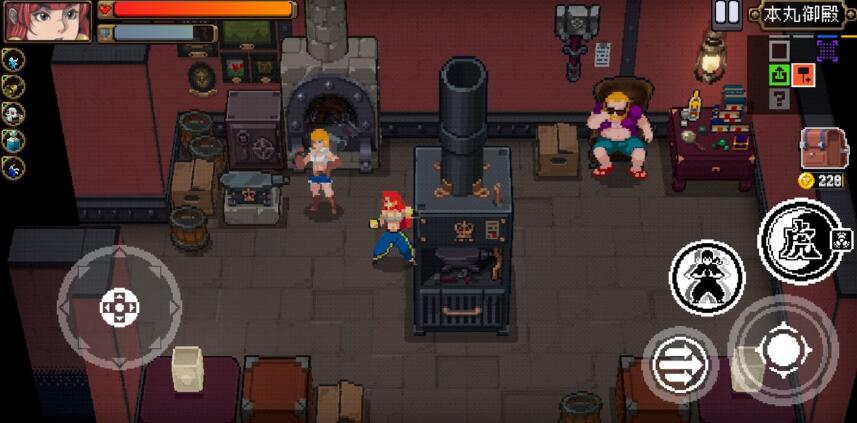Open the treasure chest inventory
The height and width of the screenshot is (423, 857).
[x=824, y=148]
